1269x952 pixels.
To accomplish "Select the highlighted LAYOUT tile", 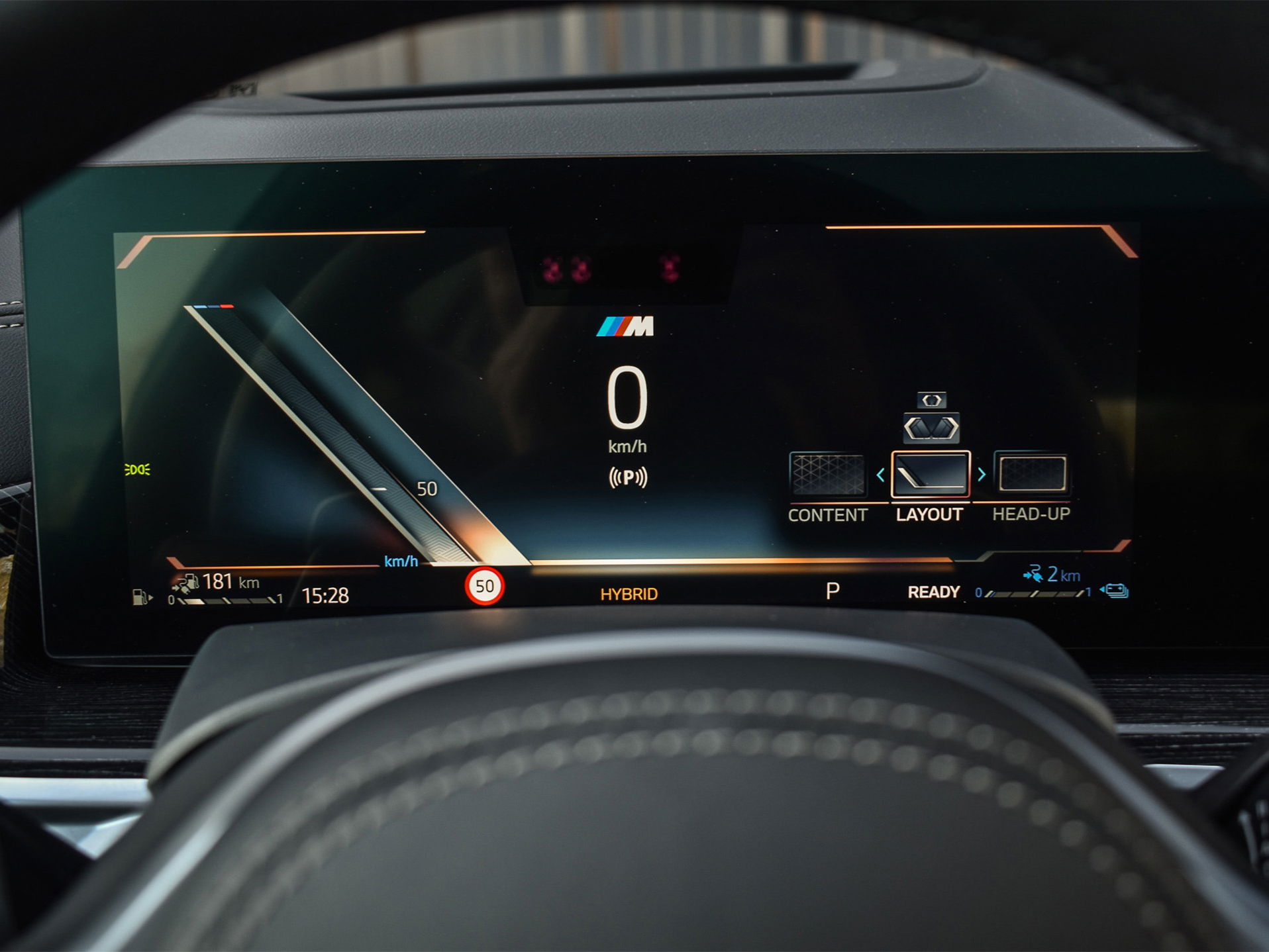I will [x=931, y=474].
